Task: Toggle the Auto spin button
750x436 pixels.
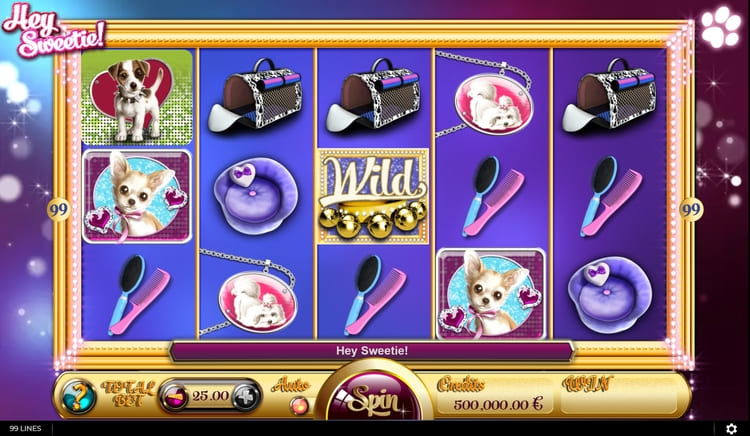Action: point(298,404)
